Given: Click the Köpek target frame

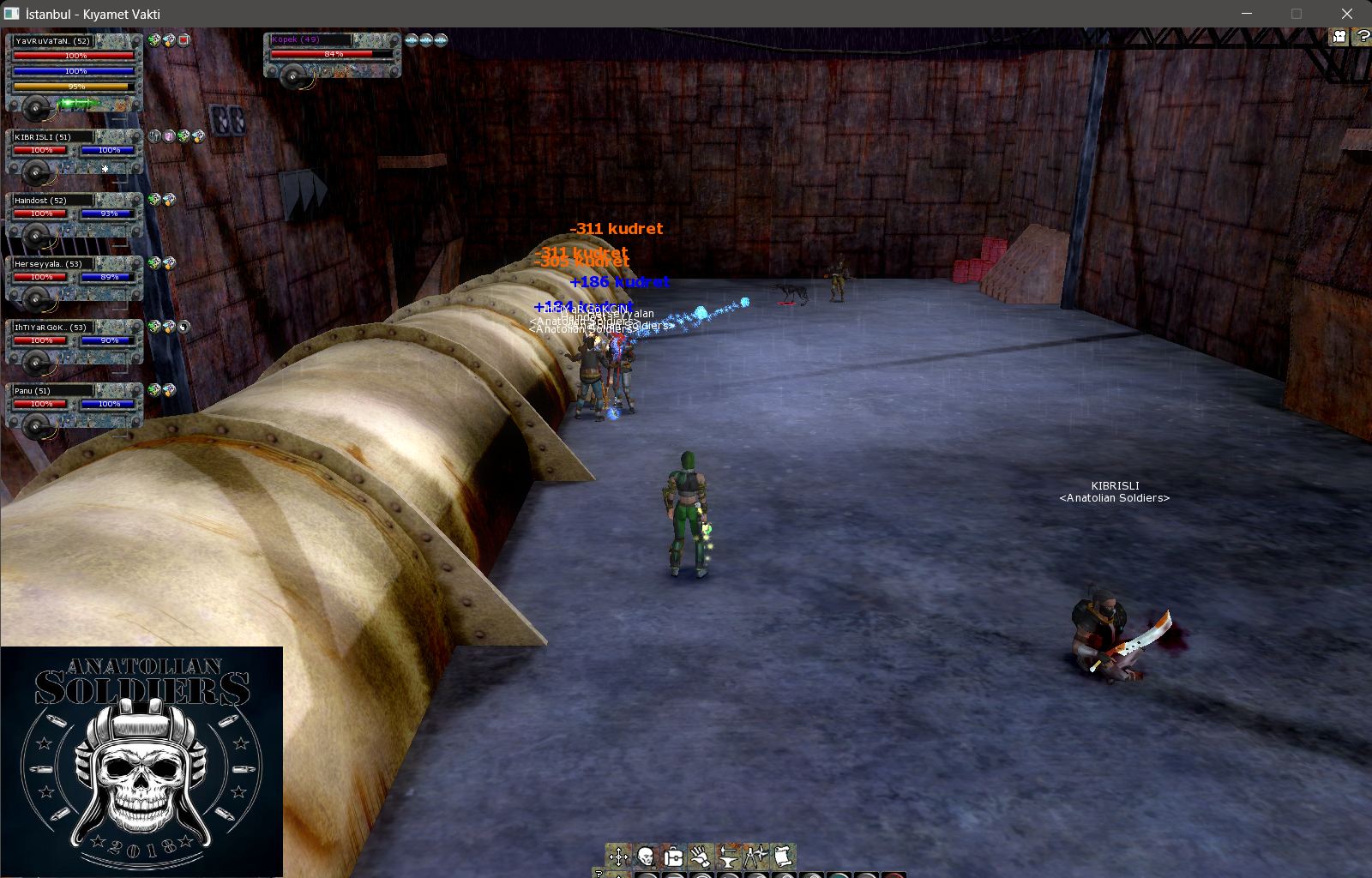Looking at the screenshot, I should tap(332, 56).
